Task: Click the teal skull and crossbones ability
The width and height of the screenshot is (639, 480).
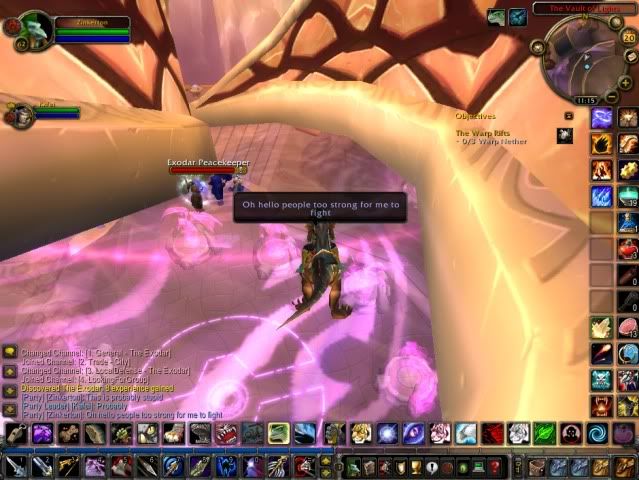Action: pos(601,379)
